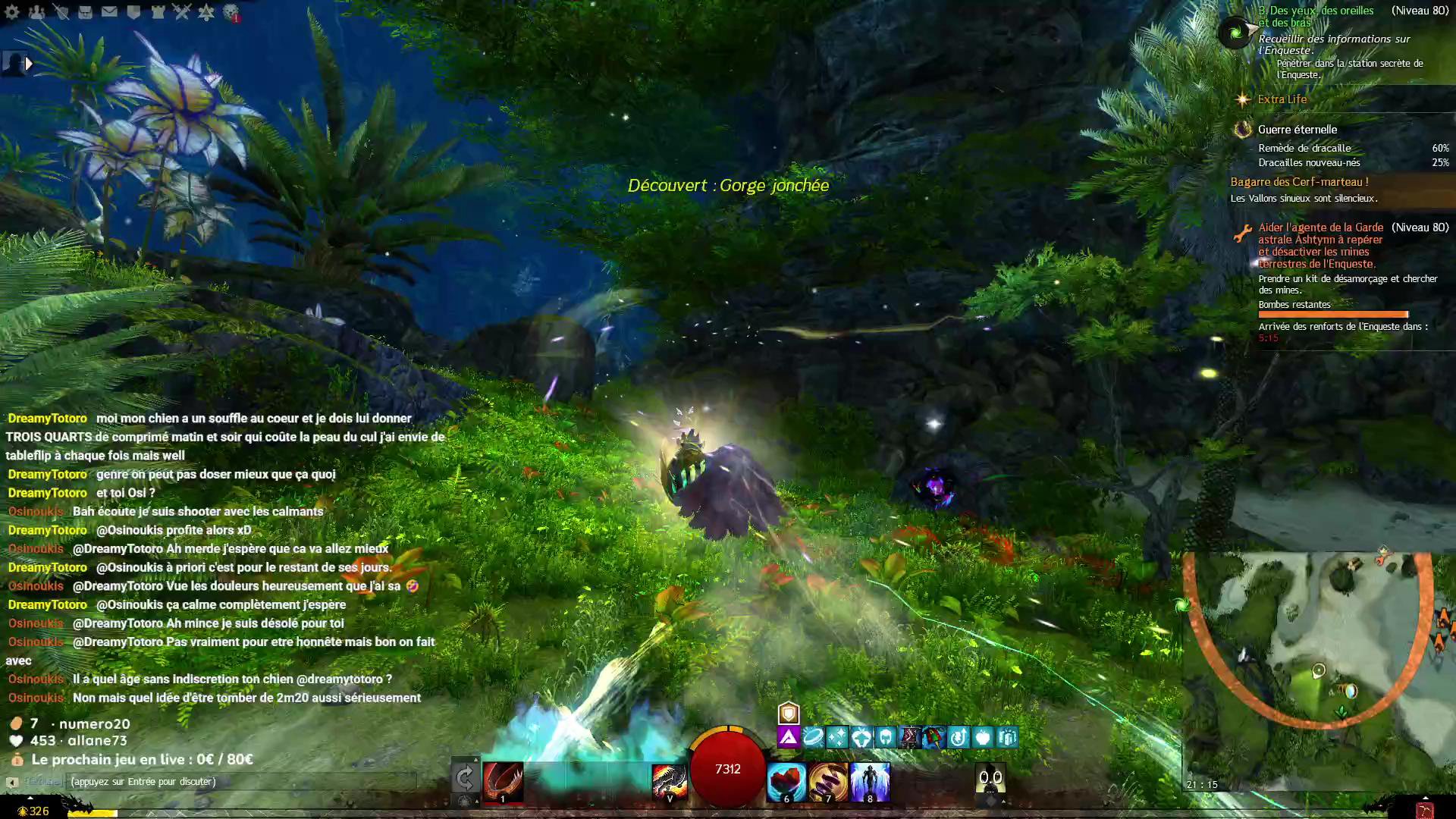
Task: Open the bag inventory icon
Action: click(x=85, y=11)
